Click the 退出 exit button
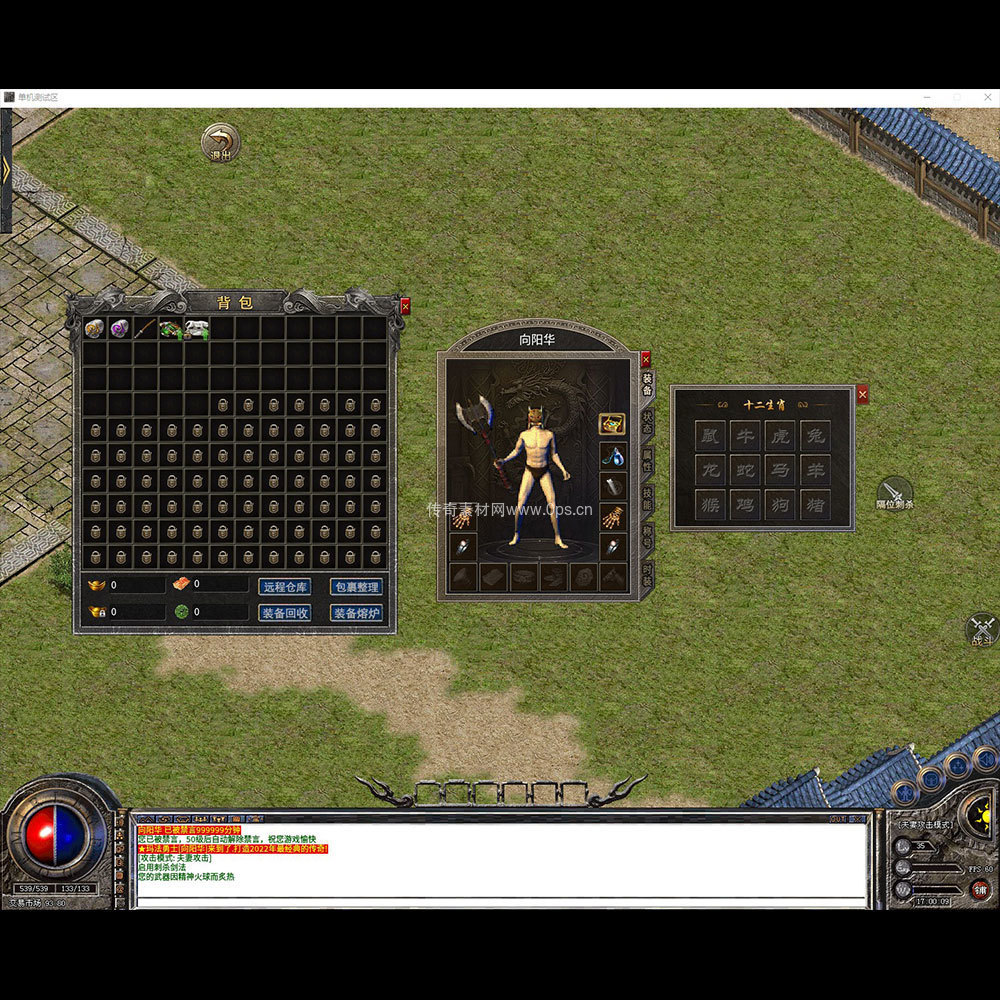The image size is (1000, 1000). pyautogui.click(x=220, y=142)
